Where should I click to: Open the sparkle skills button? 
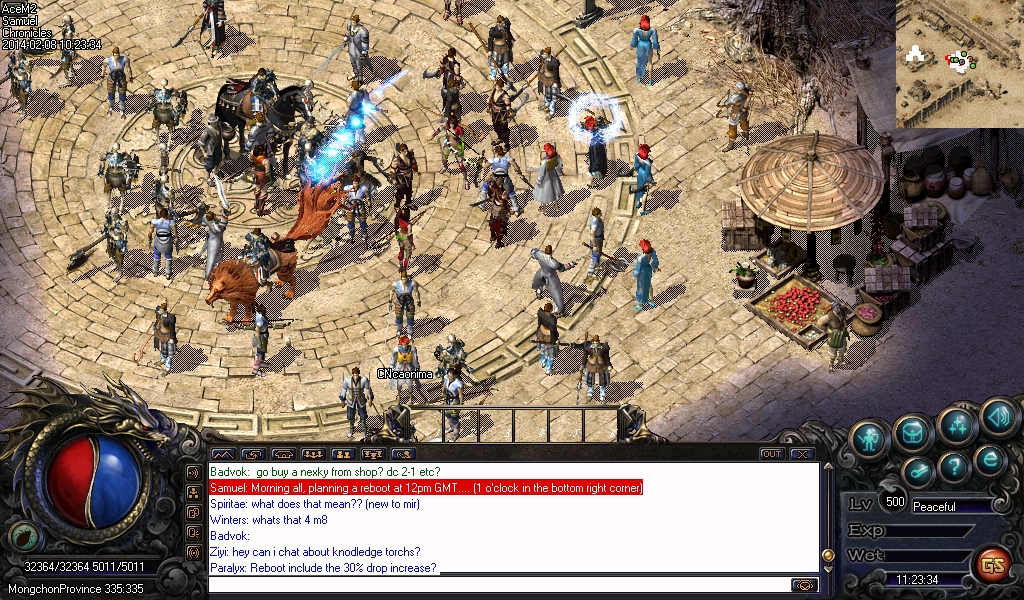(x=957, y=425)
